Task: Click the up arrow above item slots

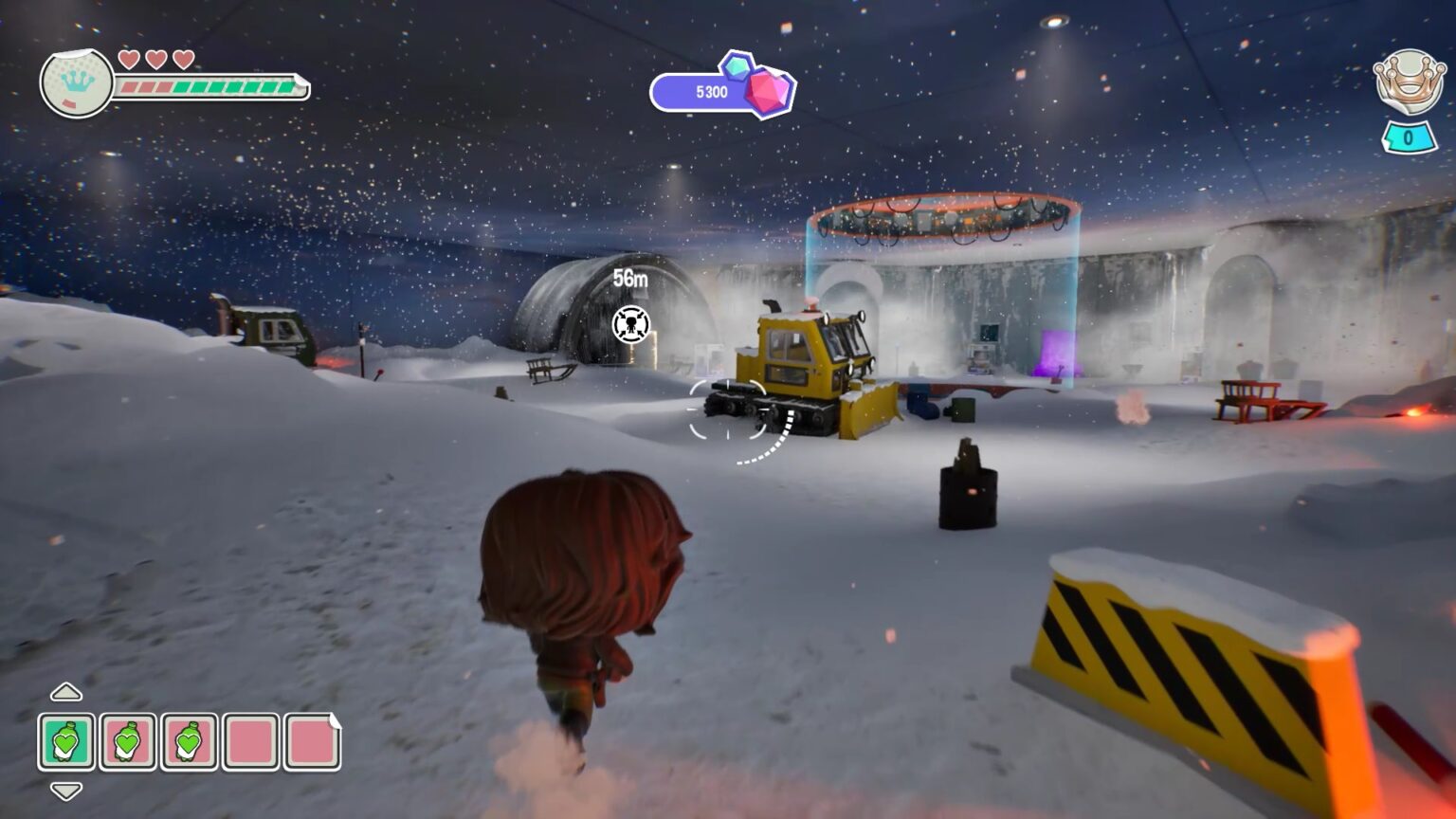Action: tap(65, 692)
